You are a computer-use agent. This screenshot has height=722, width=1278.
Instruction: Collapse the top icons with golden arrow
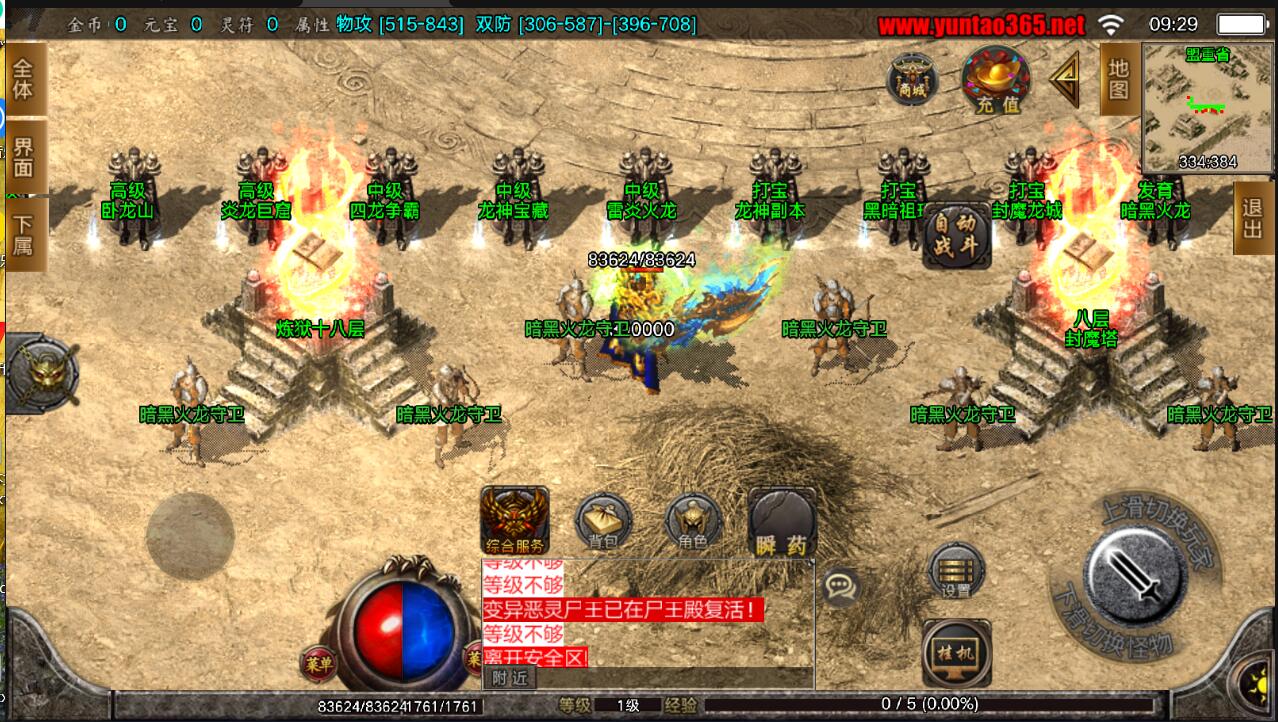pyautogui.click(x=1065, y=78)
